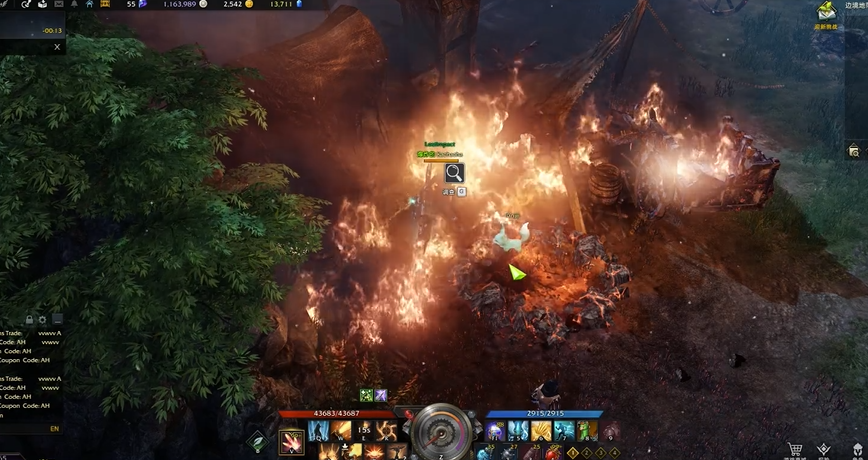Use the item in slot 5
The image size is (868, 460).
(520, 431)
